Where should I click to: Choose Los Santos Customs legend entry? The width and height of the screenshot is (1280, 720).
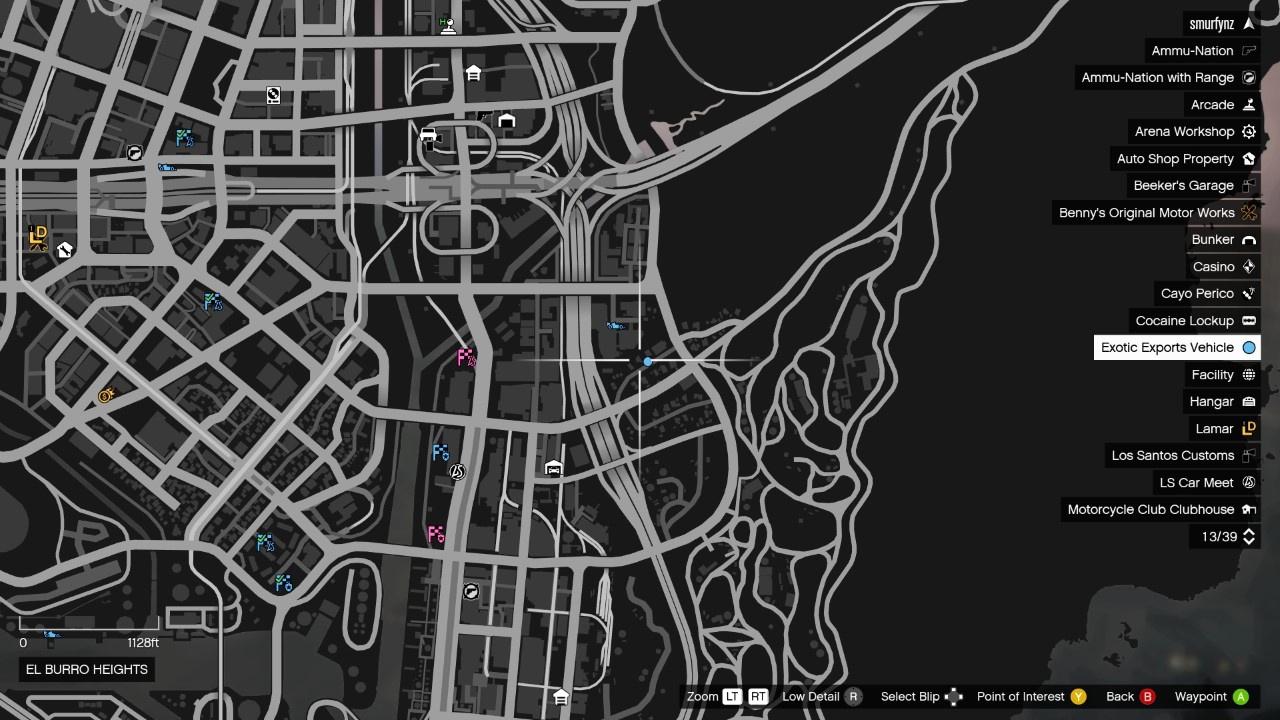1172,456
